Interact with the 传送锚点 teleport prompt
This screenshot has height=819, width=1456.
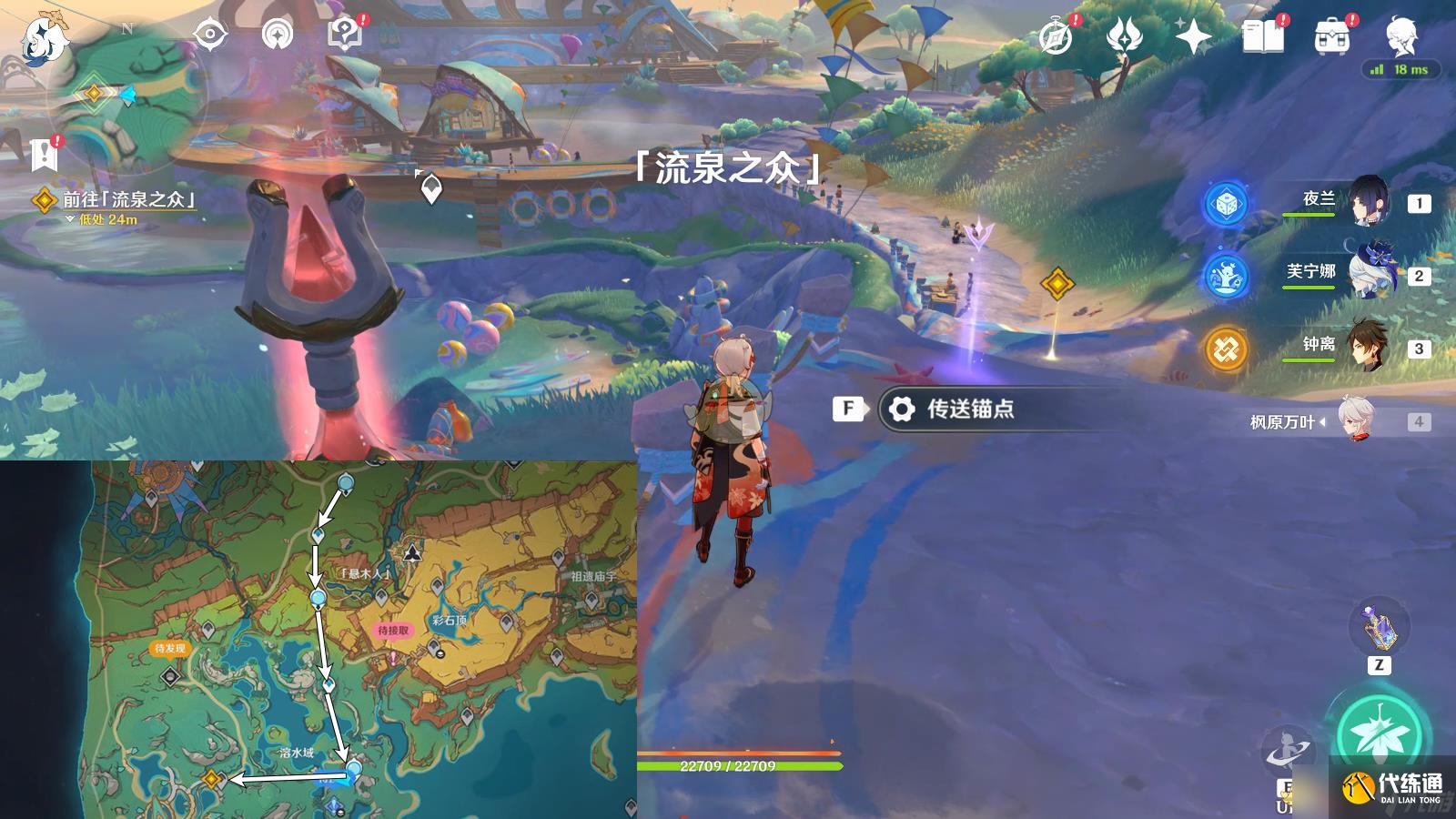(x=963, y=409)
